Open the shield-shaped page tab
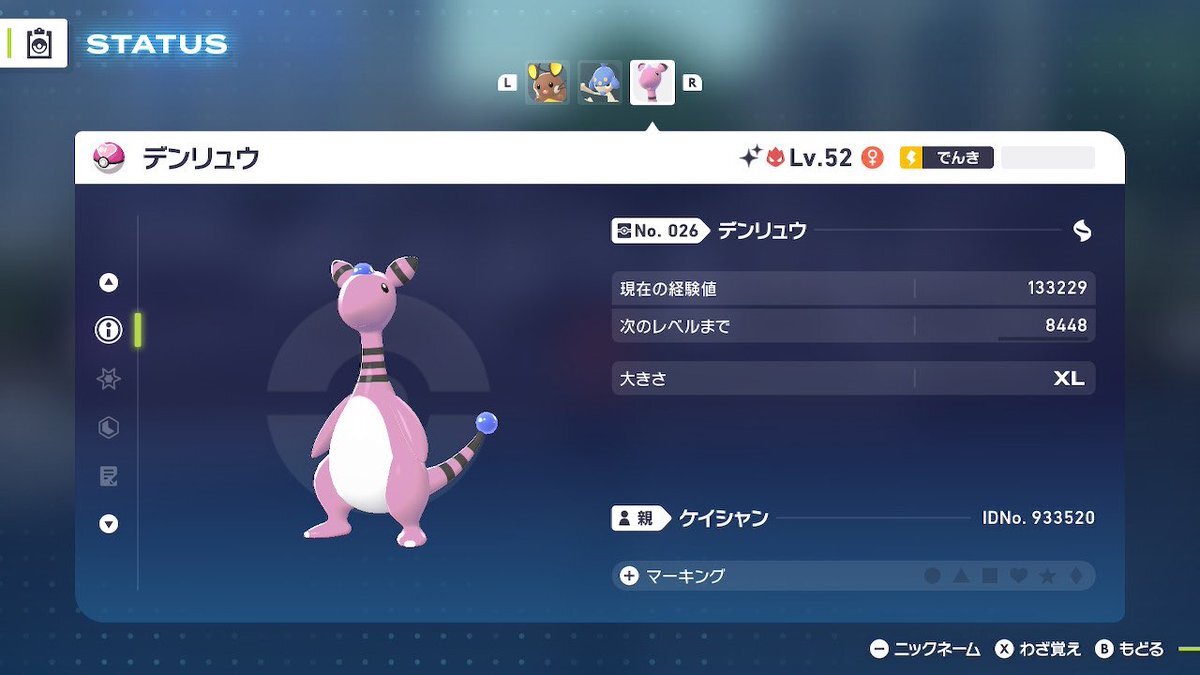 [108, 428]
